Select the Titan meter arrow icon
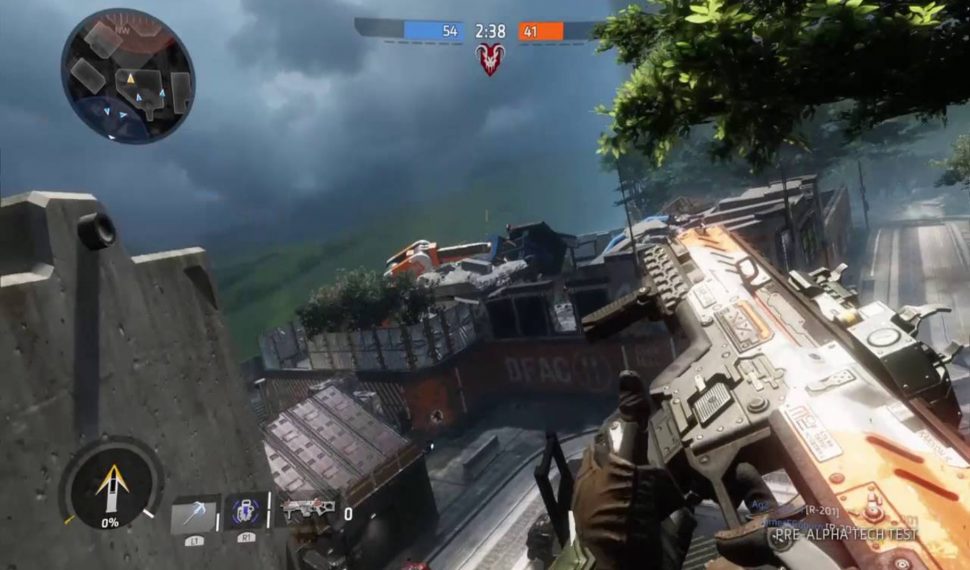 tap(110, 487)
